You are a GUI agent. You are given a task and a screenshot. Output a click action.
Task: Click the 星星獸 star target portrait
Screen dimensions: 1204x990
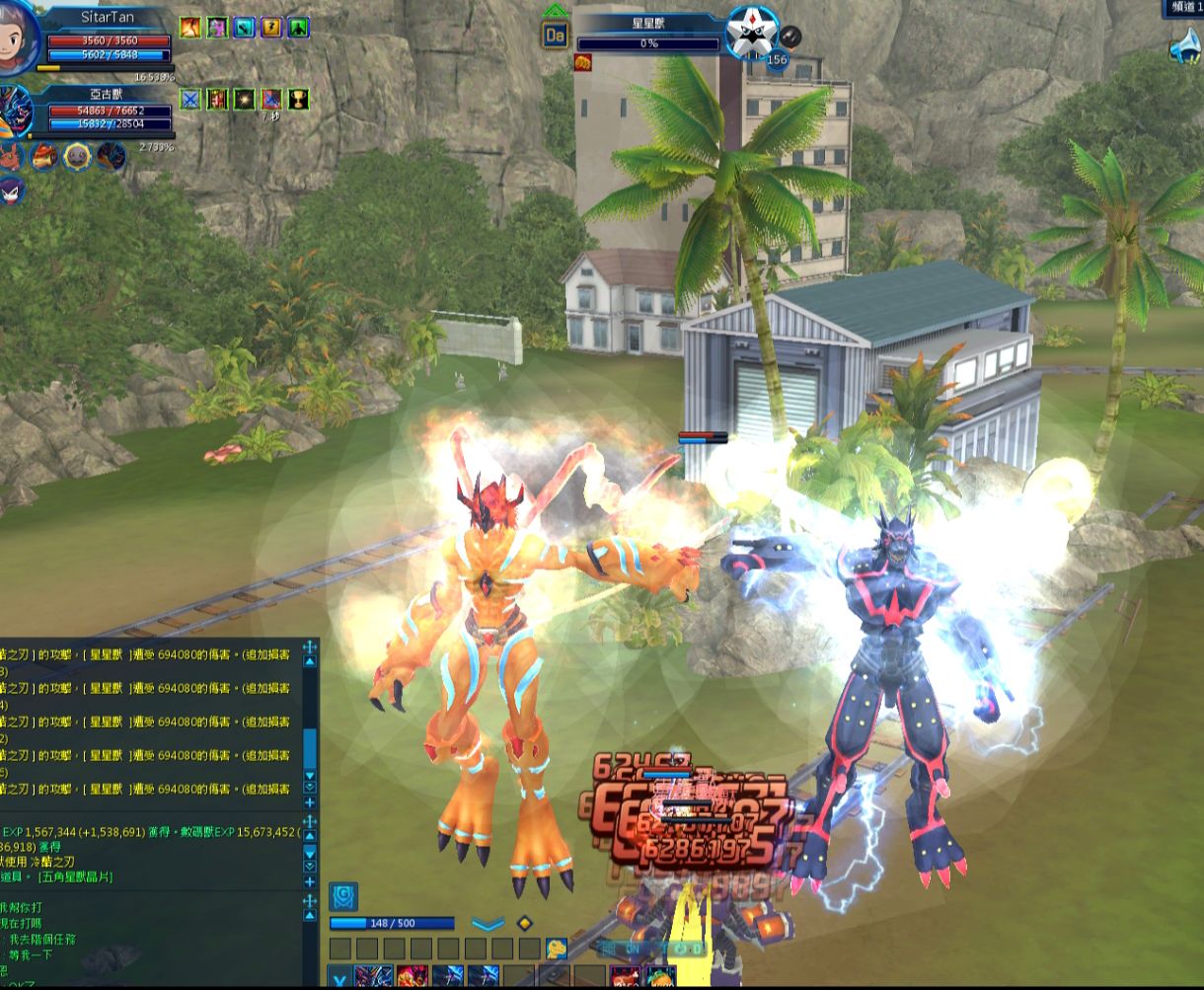click(x=751, y=36)
